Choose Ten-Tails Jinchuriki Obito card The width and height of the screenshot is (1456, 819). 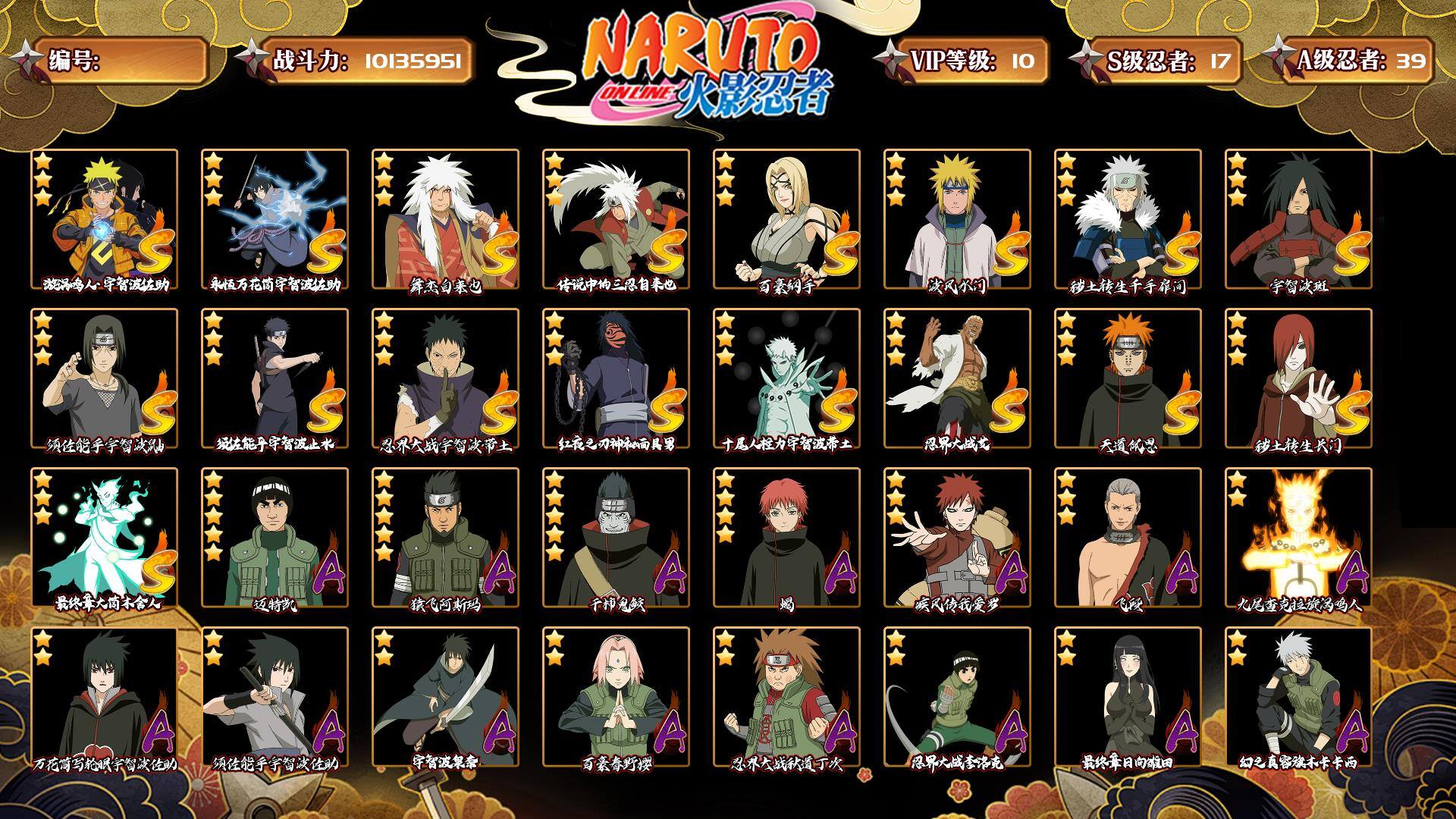click(x=786, y=378)
